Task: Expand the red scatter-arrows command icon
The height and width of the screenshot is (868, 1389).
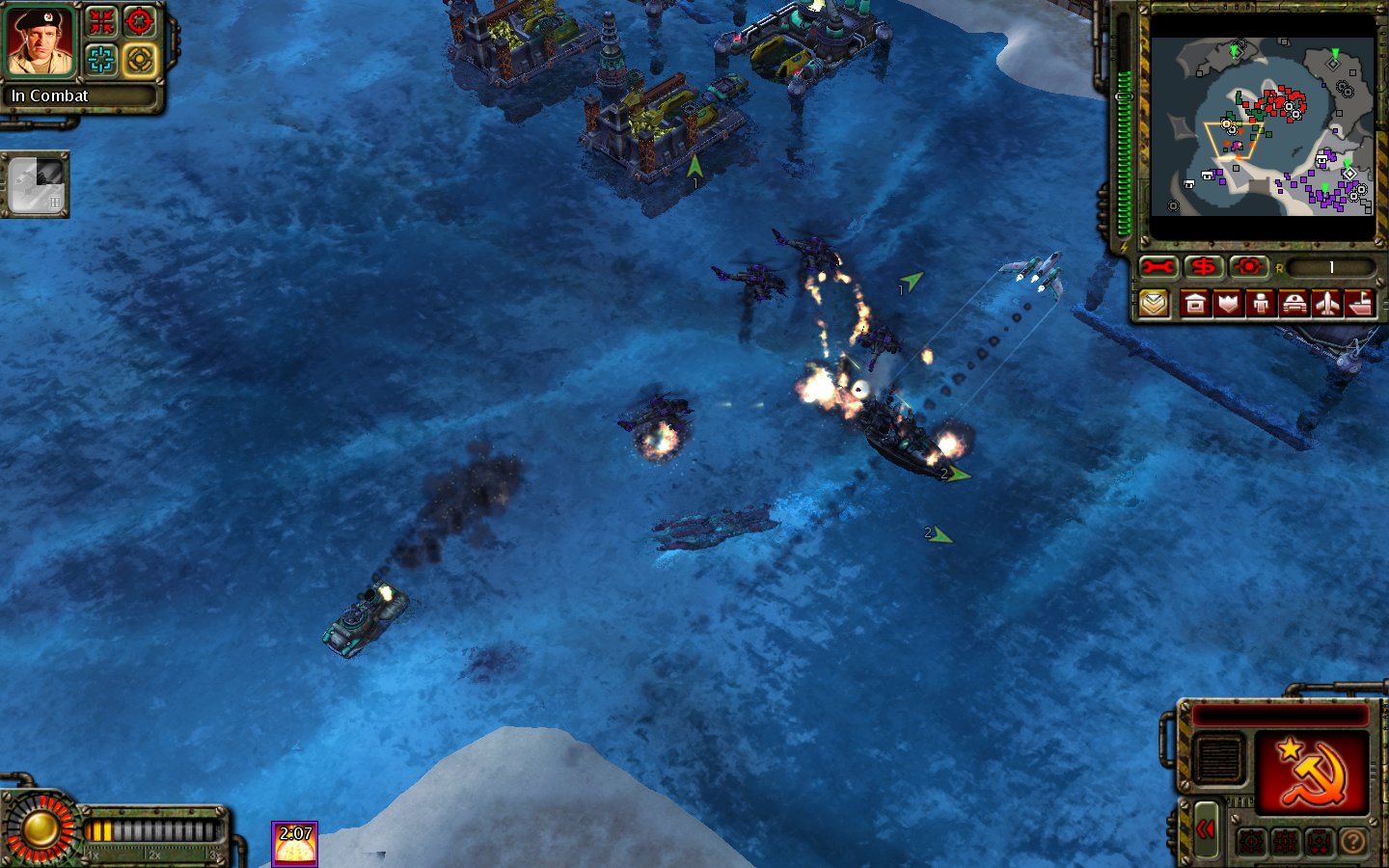Action: 102,21
